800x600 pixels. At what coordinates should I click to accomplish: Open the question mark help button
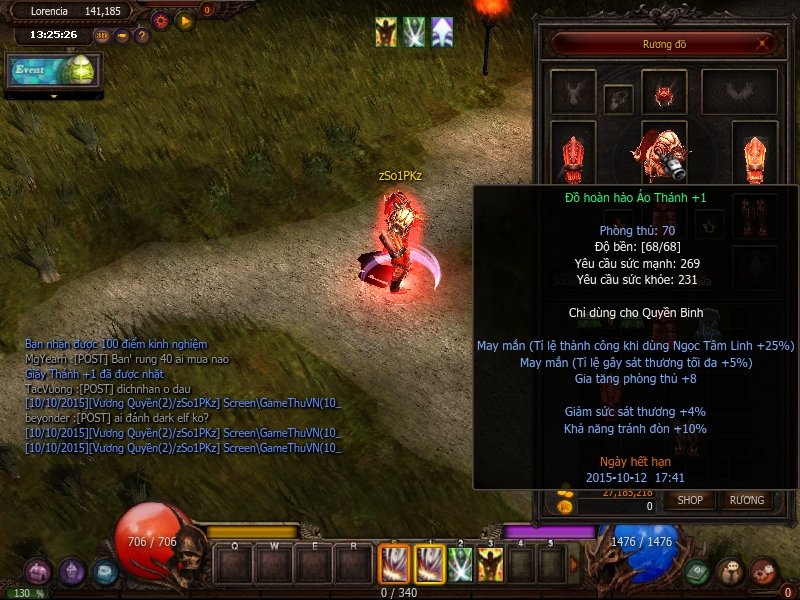pyautogui.click(x=142, y=36)
